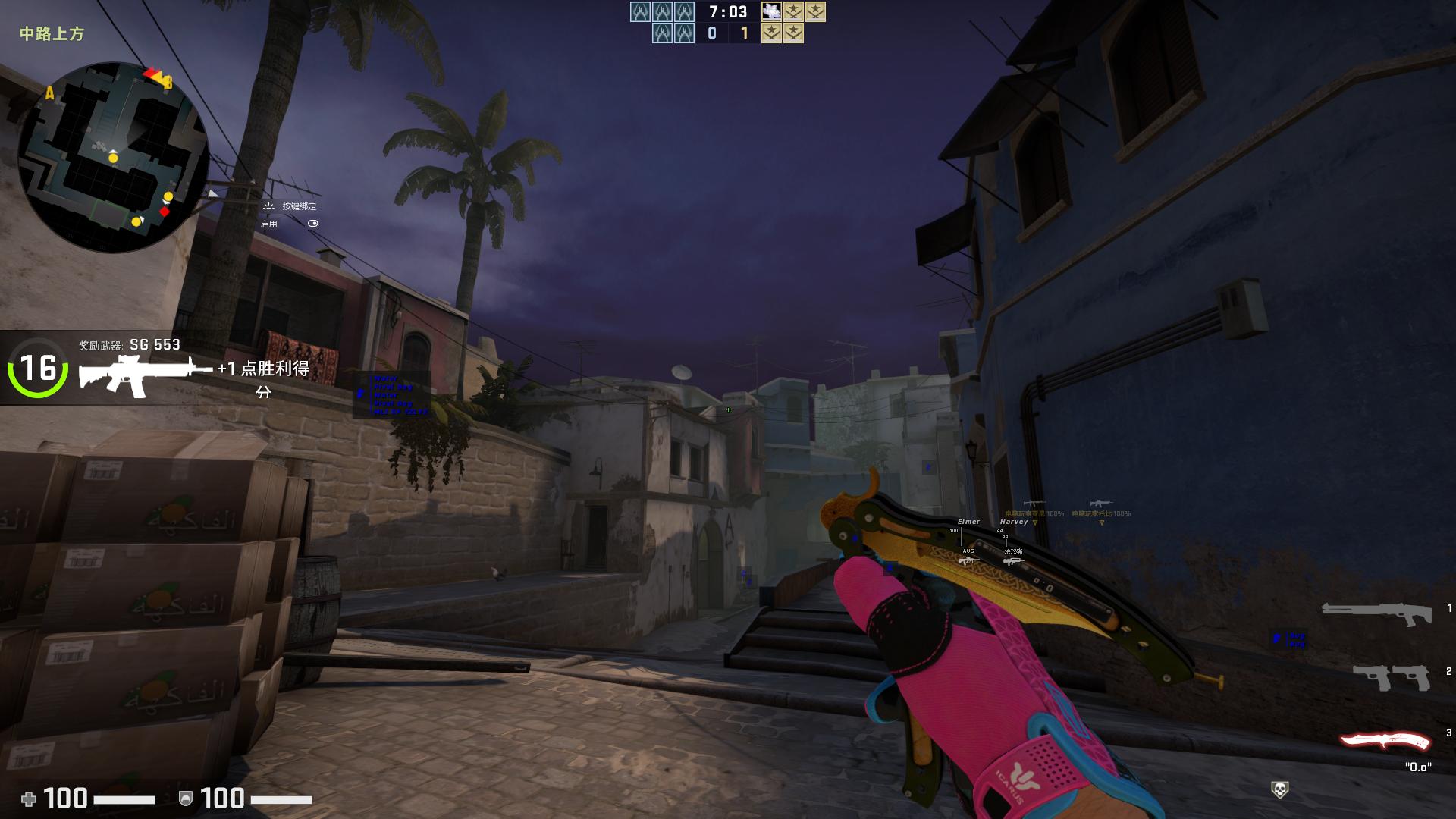This screenshot has height=819, width=1456.
Task: Click the SG 553 bonus weapon icon
Action: point(144,373)
